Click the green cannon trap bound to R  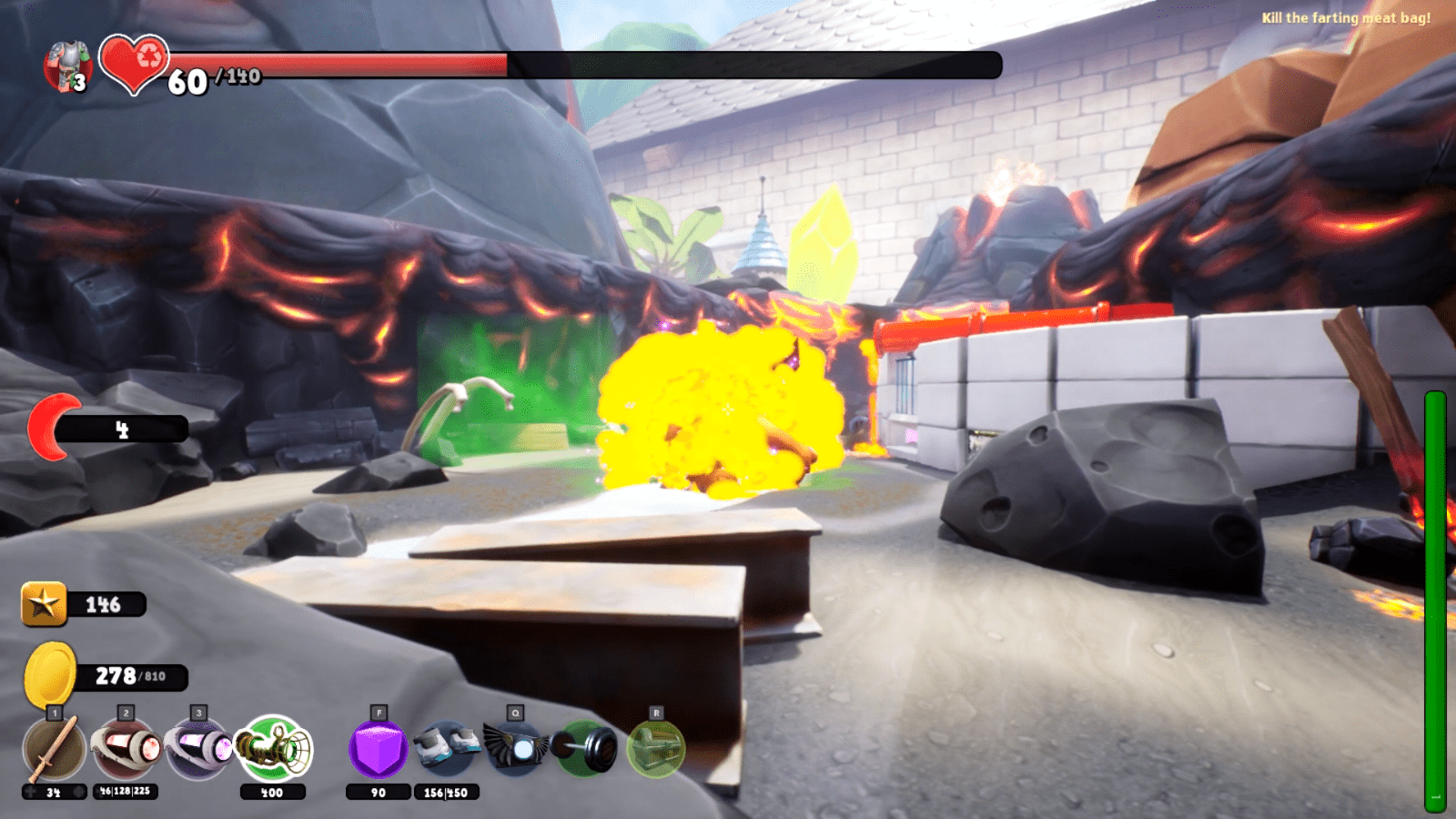click(x=655, y=748)
